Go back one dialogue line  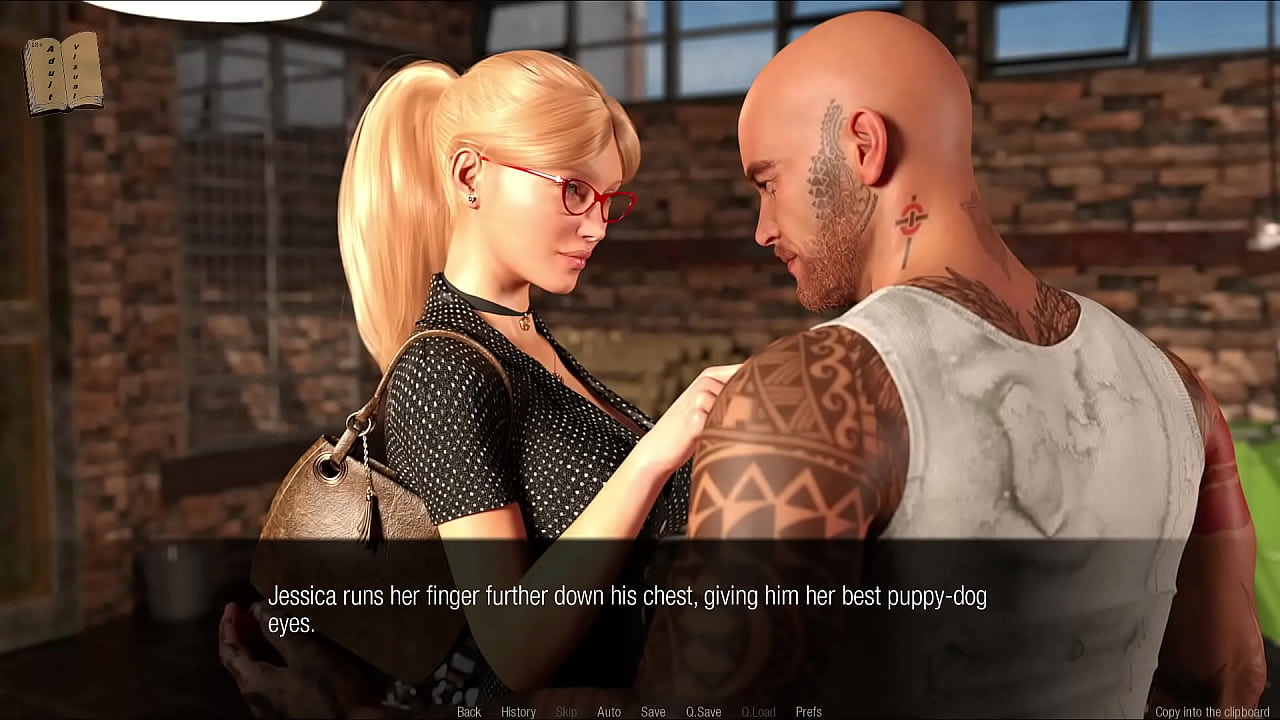pos(469,712)
